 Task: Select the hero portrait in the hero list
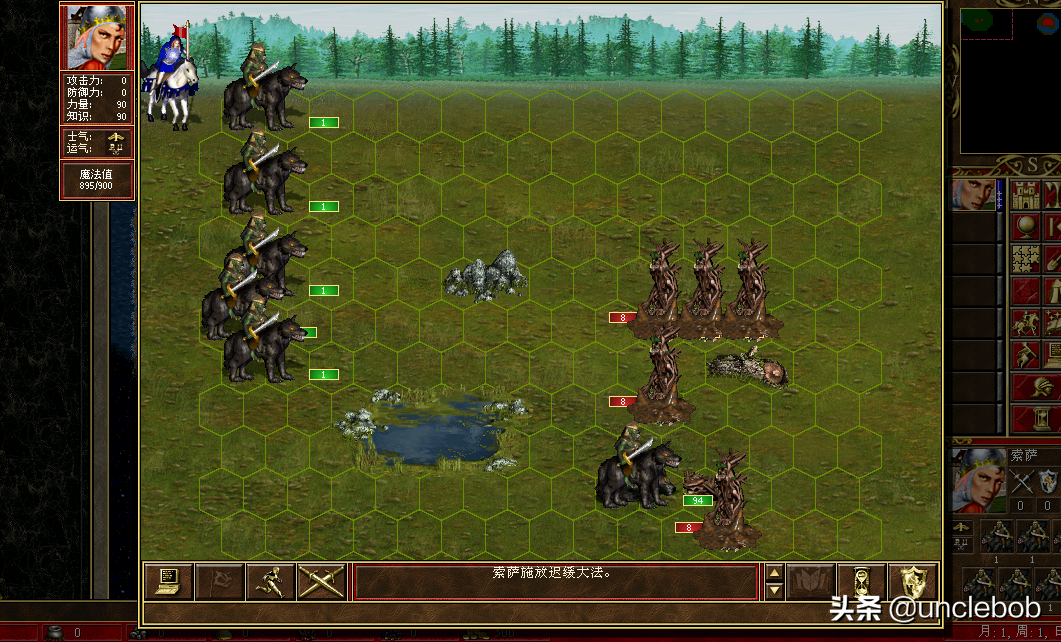pyautogui.click(x=973, y=194)
